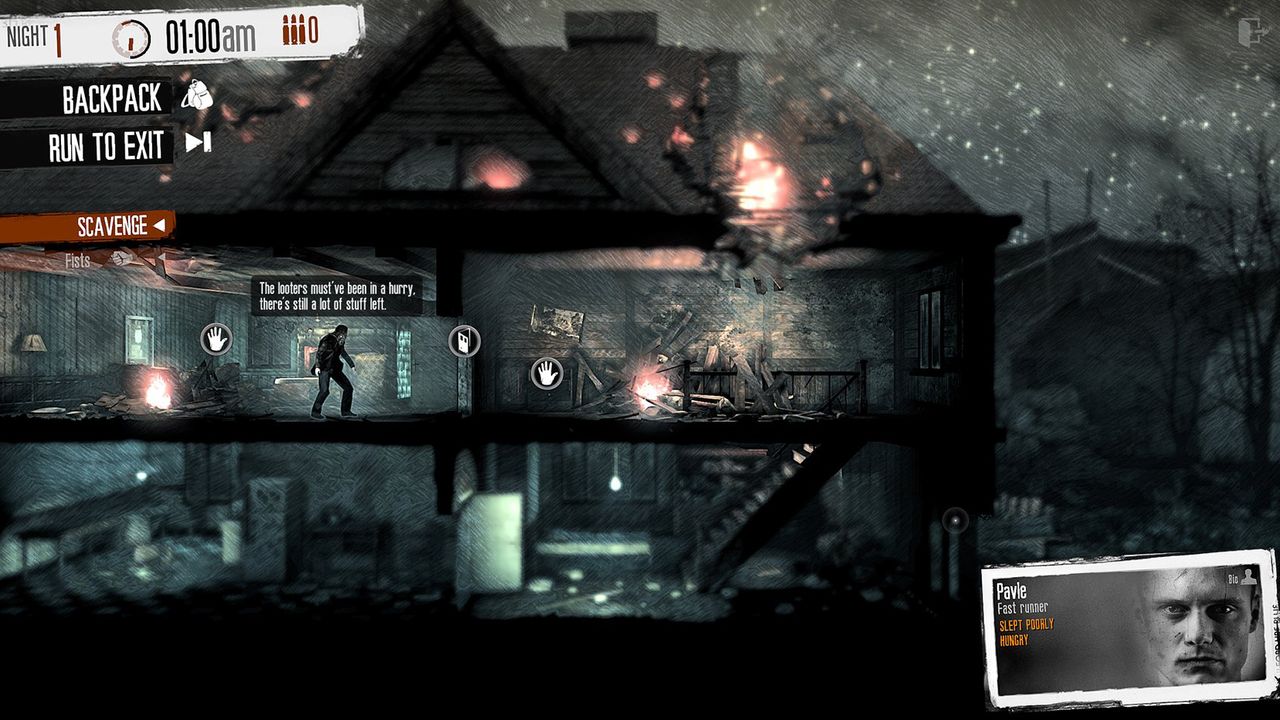The height and width of the screenshot is (720, 1280).
Task: Select the Fists weapon icon
Action: (121, 259)
